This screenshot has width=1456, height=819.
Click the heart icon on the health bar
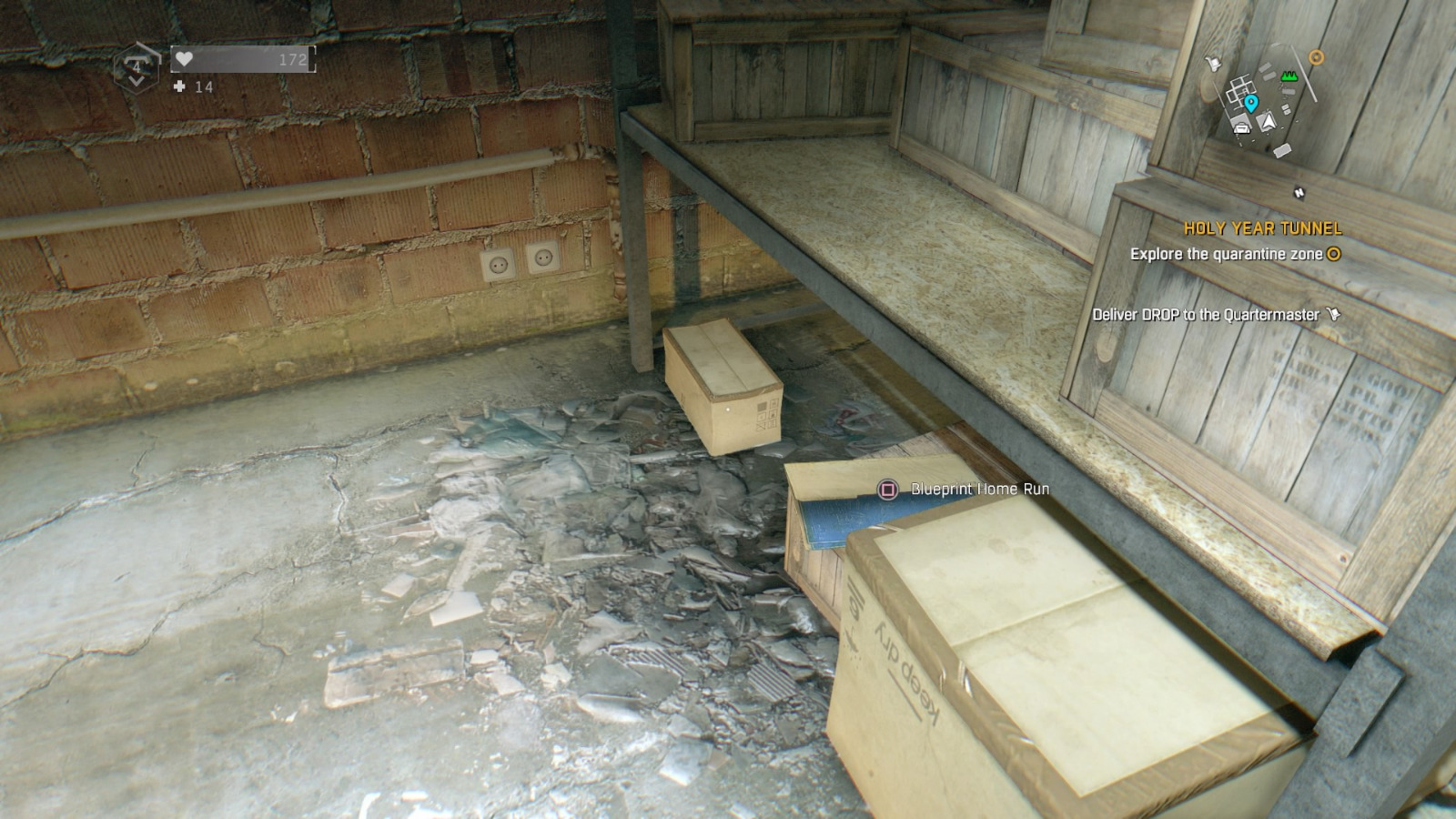coord(185,59)
